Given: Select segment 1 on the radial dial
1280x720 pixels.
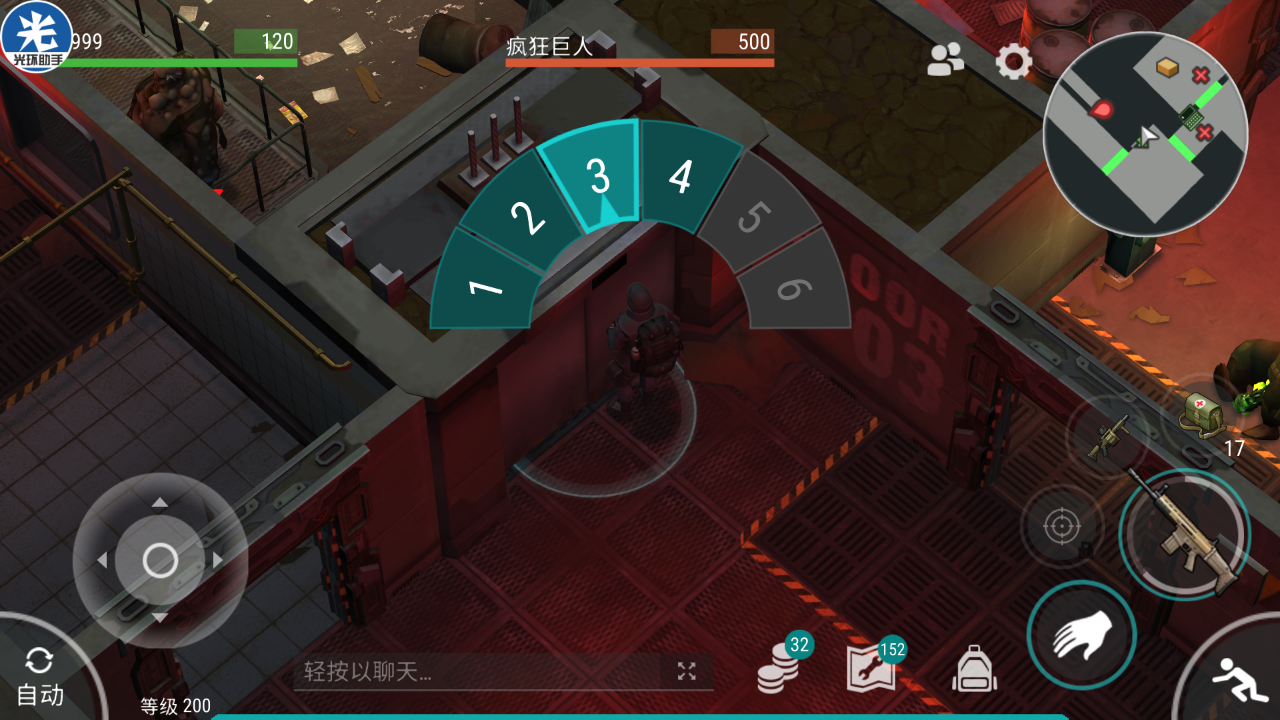Looking at the screenshot, I should tap(486, 286).
